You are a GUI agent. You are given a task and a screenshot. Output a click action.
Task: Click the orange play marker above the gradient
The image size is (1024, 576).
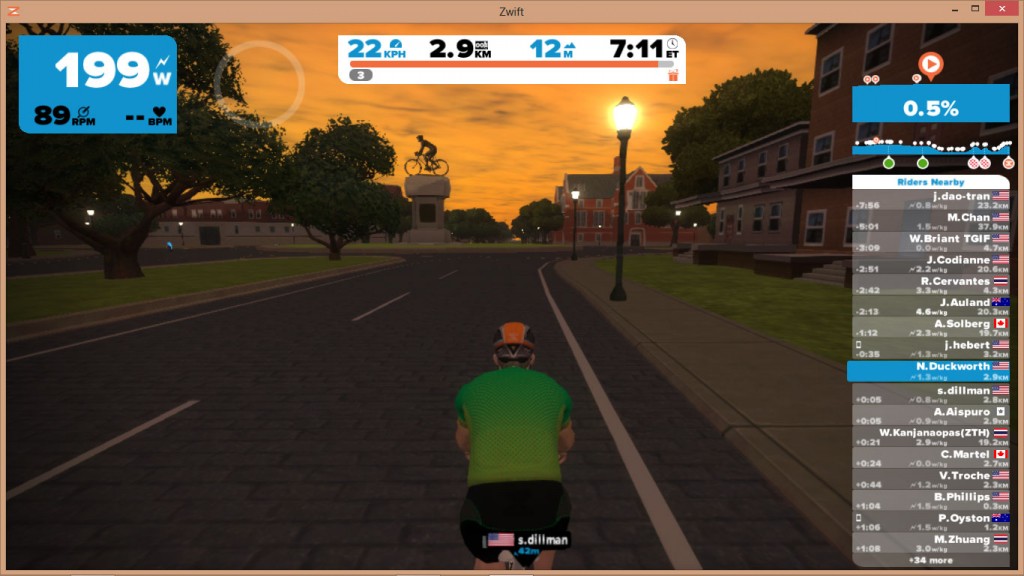coord(930,66)
